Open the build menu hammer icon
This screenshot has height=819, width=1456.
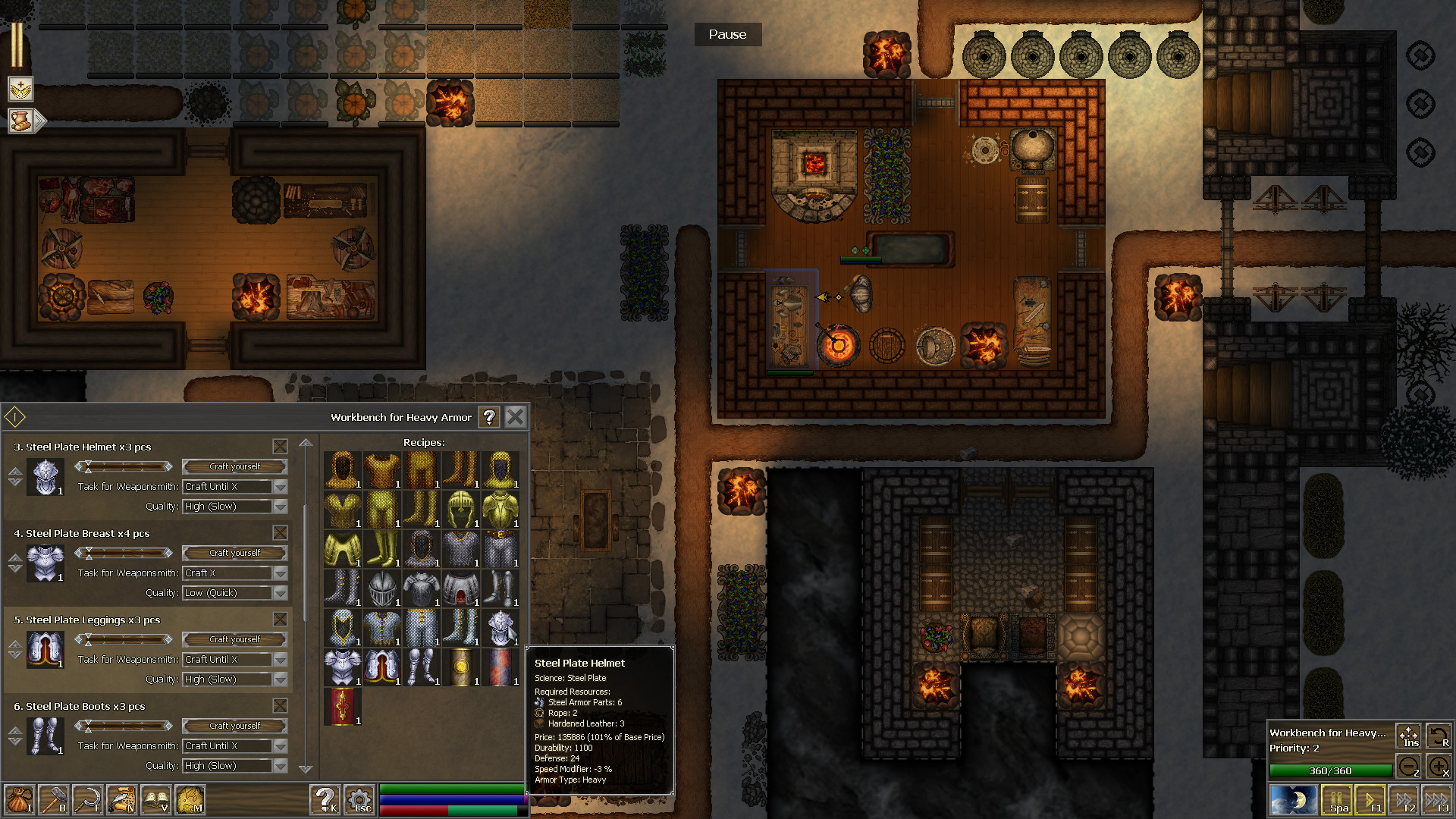[x=53, y=799]
